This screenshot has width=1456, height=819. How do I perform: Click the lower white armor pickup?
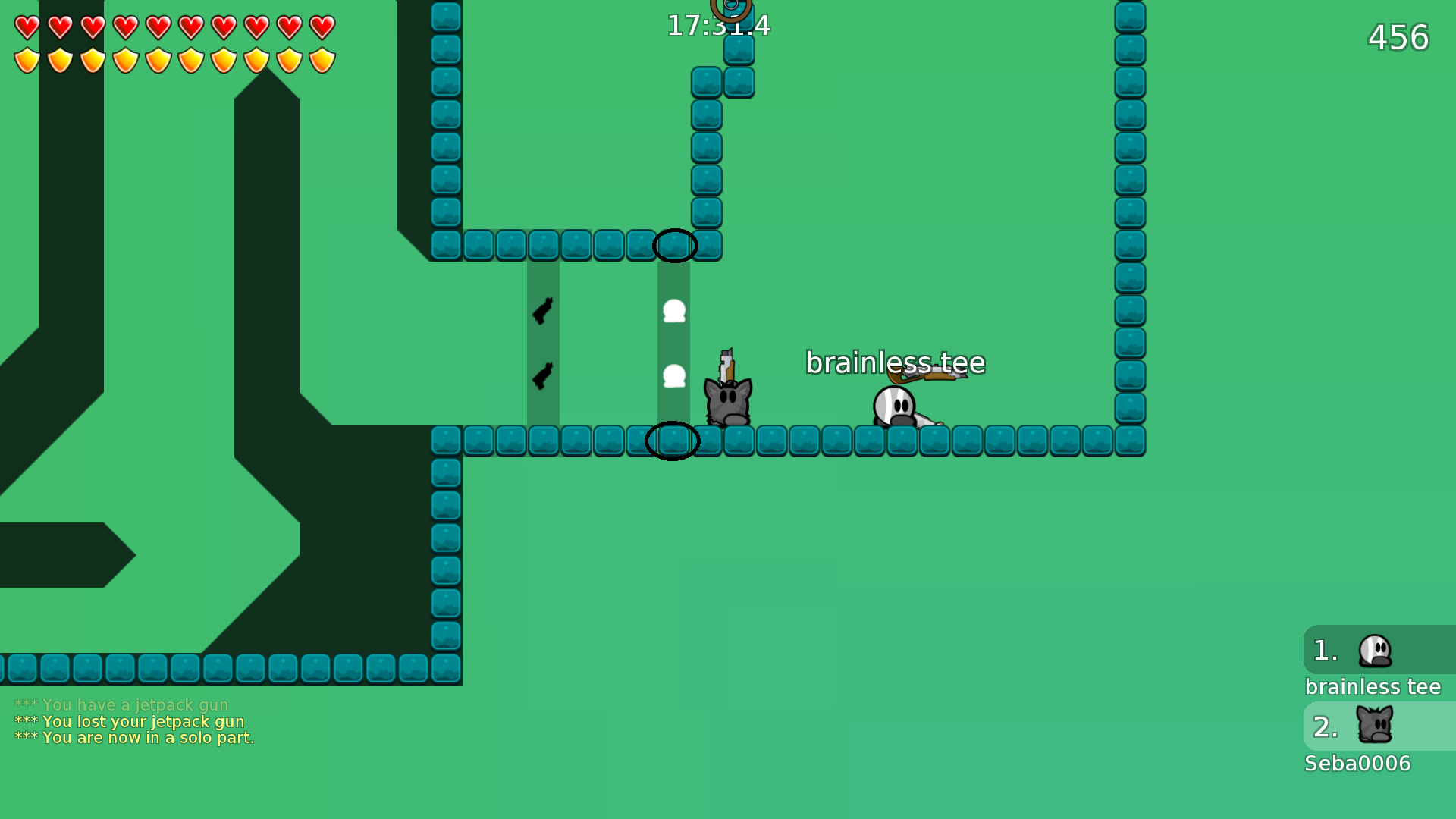pyautogui.click(x=673, y=374)
